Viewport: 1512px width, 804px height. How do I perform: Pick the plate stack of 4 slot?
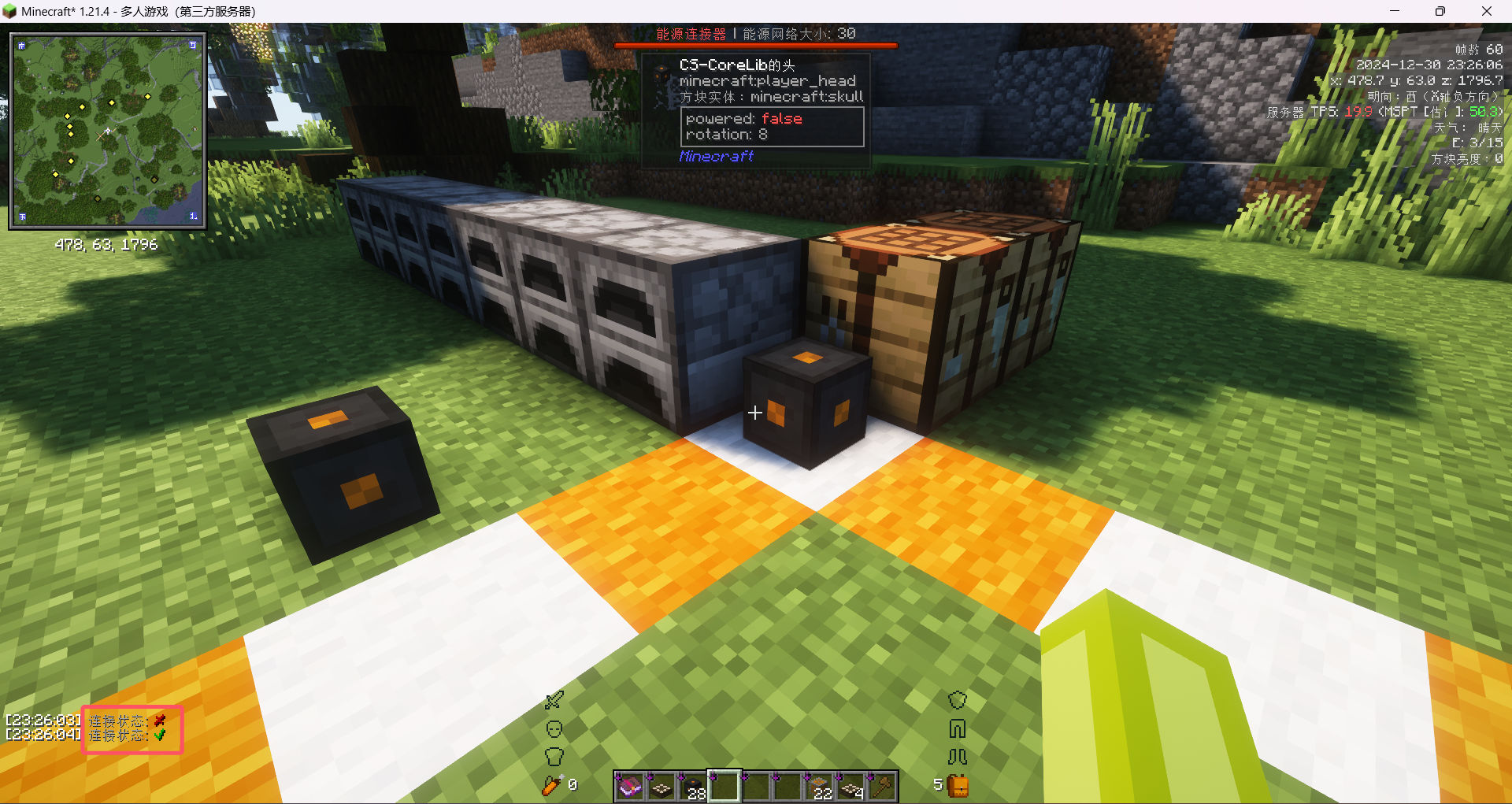tap(850, 786)
